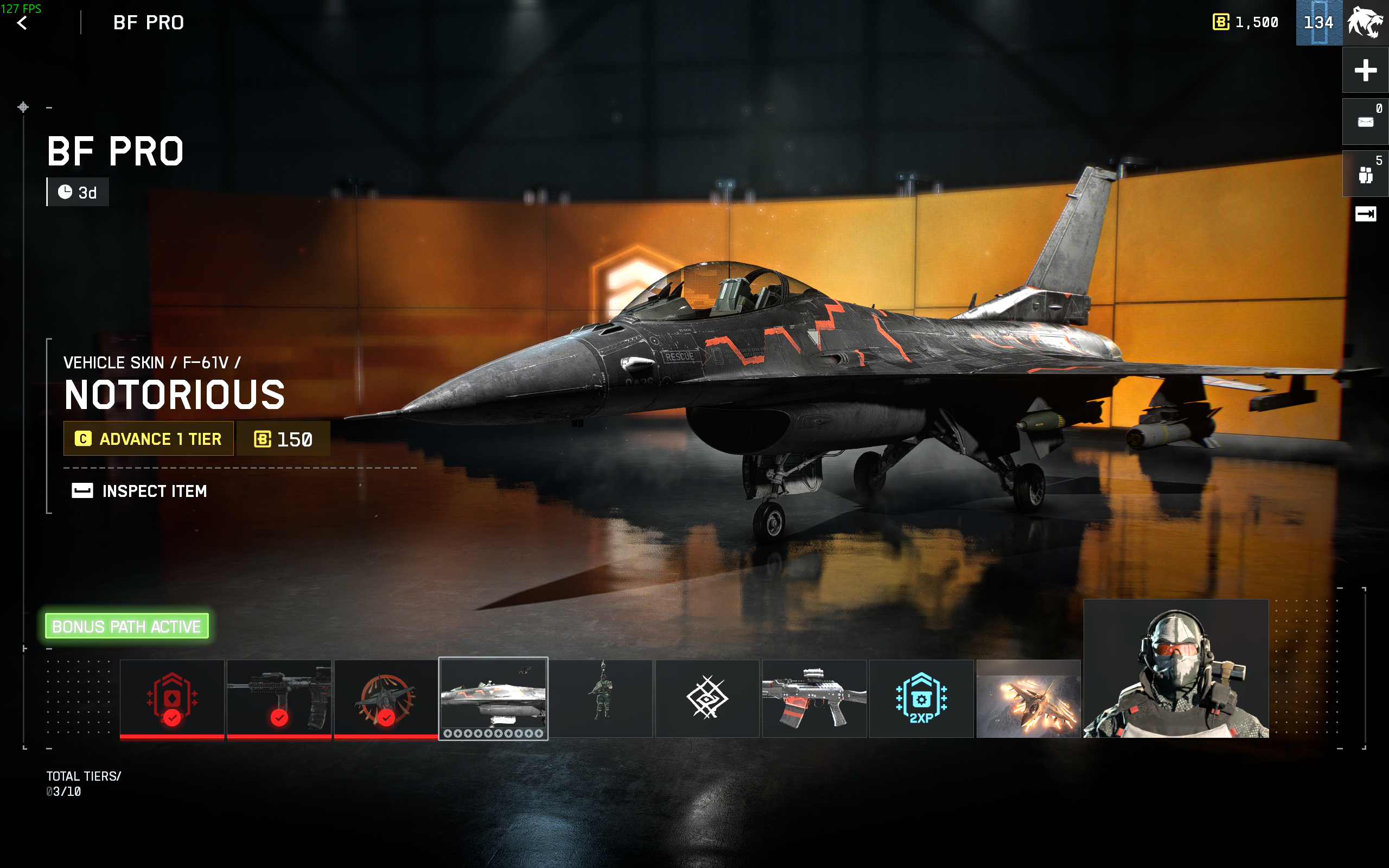Choose the jet emblem reward tile
The width and height of the screenshot is (1389, 868).
[x=386, y=698]
